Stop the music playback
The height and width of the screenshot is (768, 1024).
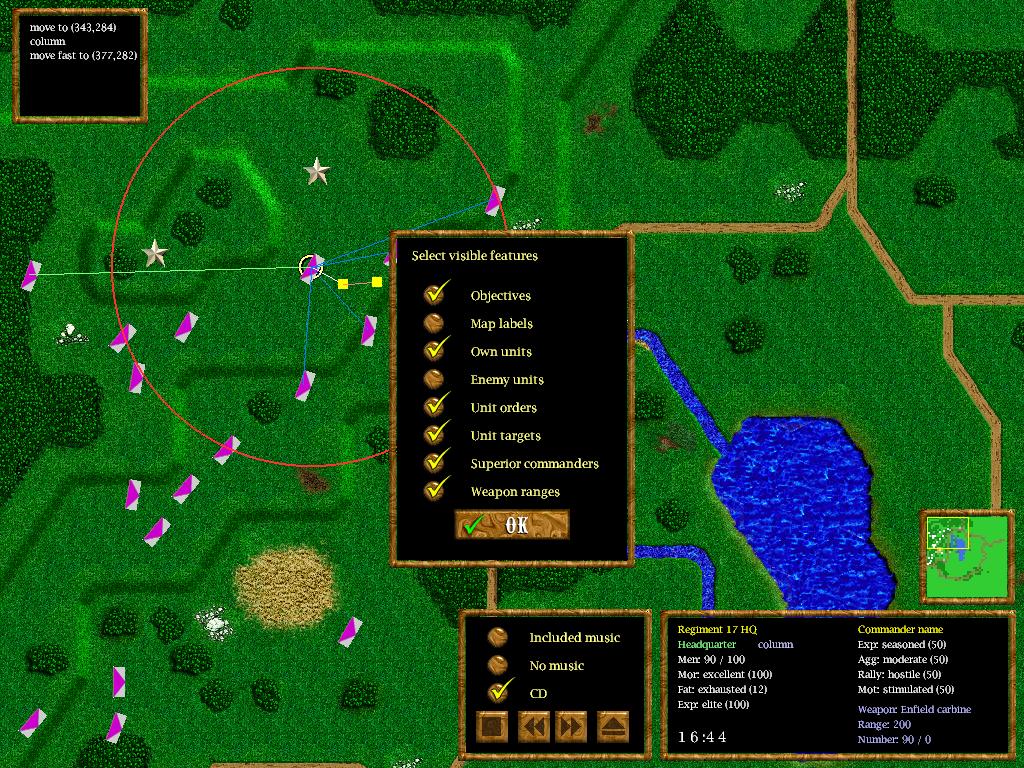coord(492,727)
